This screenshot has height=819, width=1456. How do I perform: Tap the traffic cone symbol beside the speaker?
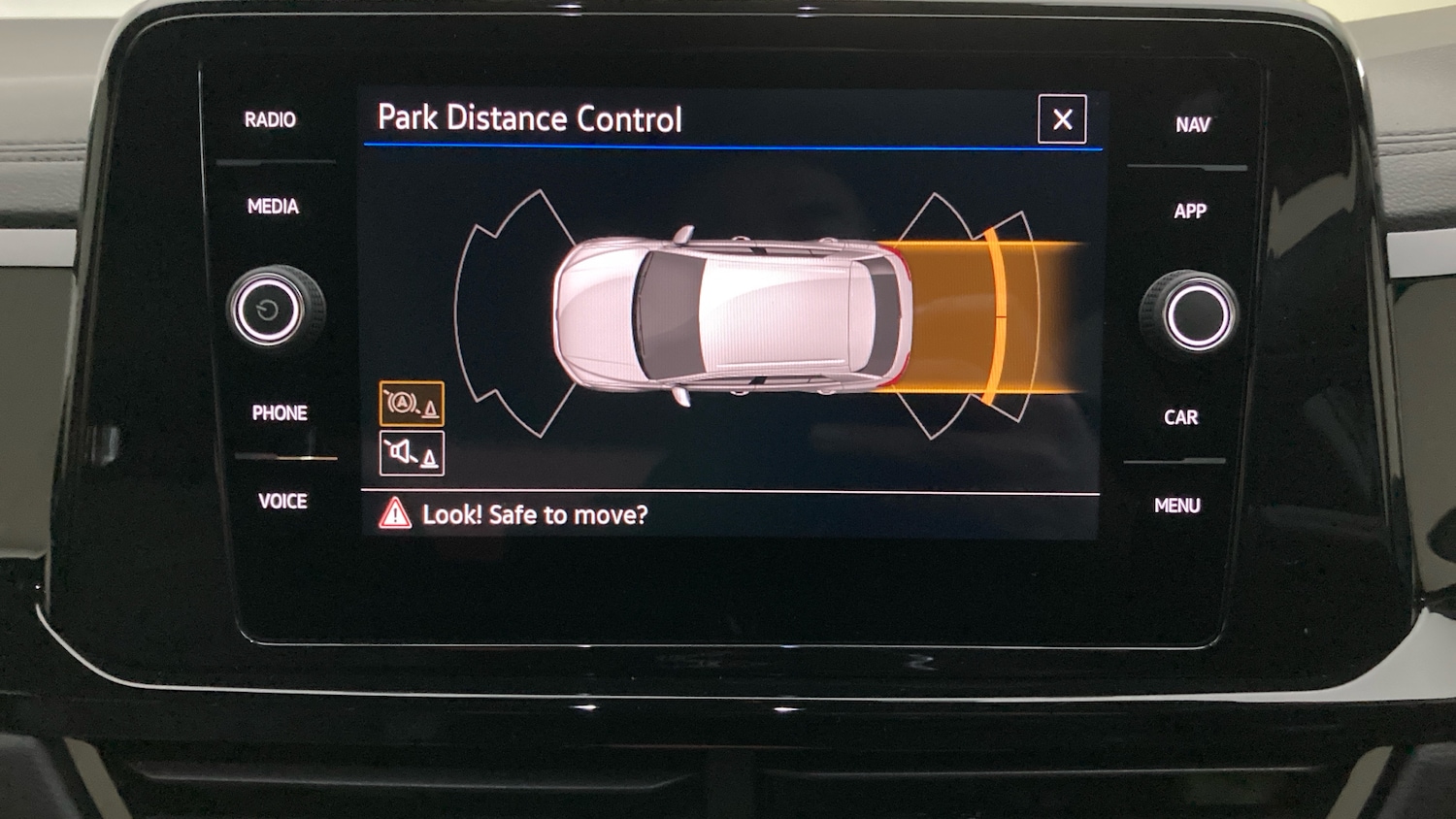pyautogui.click(x=429, y=456)
